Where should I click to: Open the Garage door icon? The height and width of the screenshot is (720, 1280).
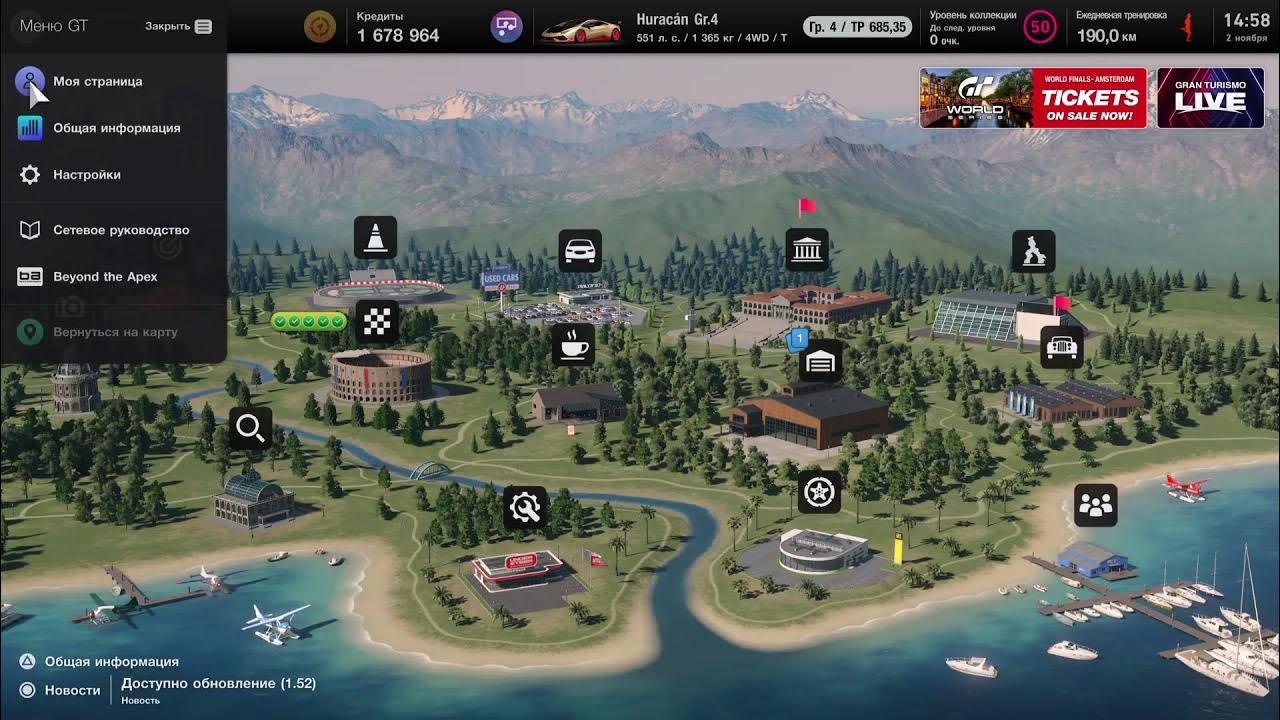(x=820, y=361)
